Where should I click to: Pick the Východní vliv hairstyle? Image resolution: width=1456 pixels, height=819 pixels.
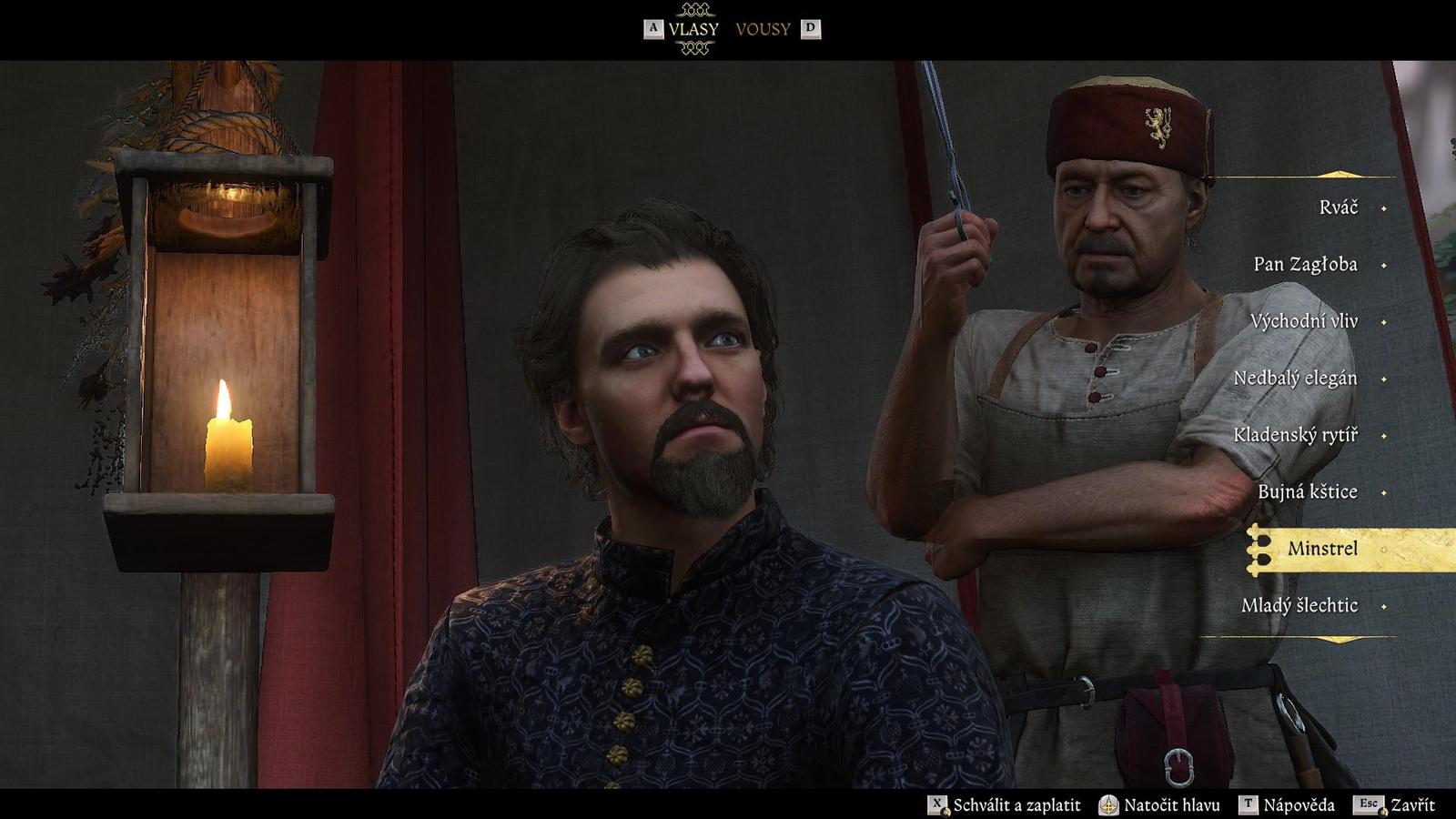tap(1303, 321)
